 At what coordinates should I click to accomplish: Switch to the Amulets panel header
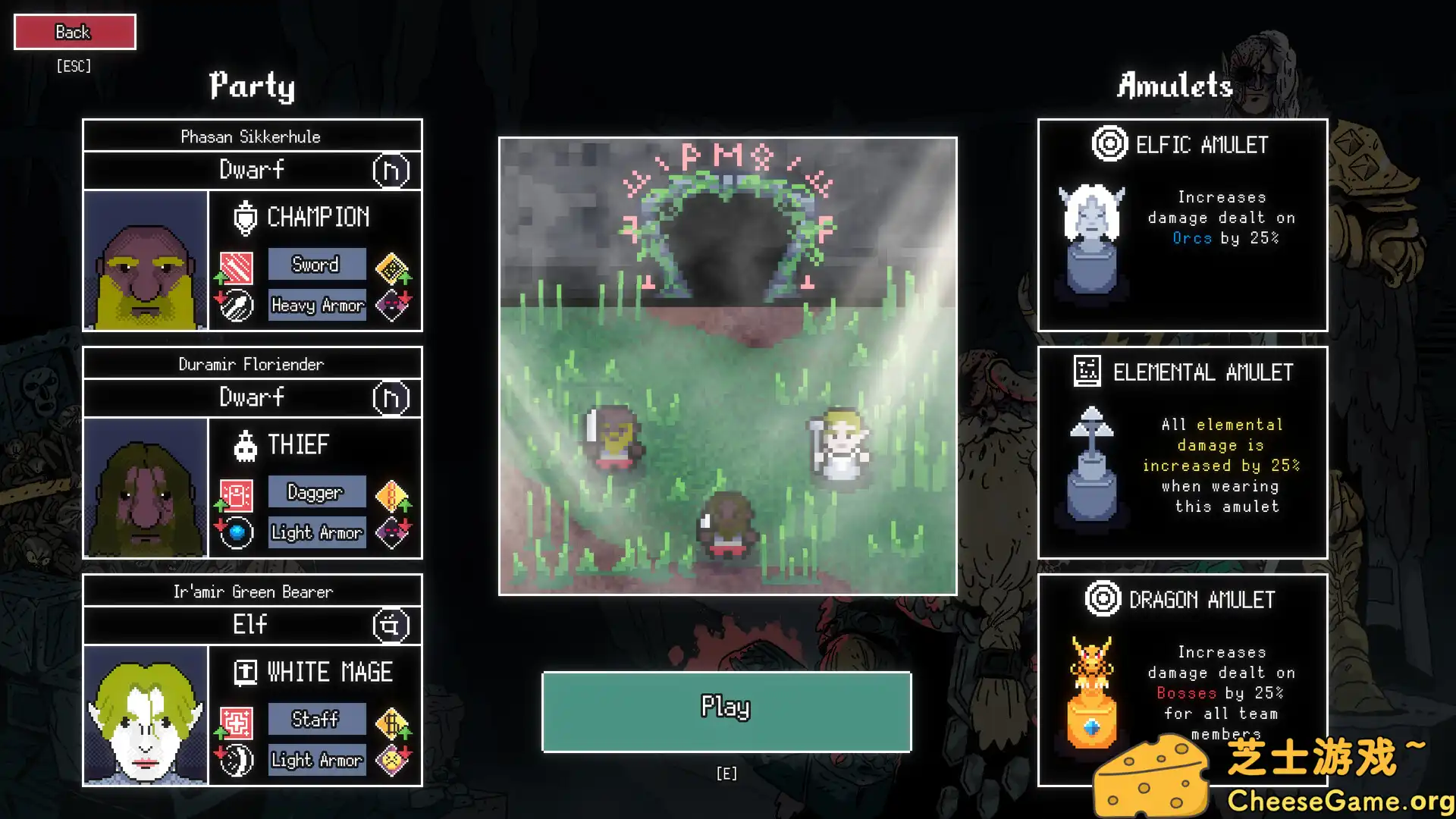click(1174, 86)
